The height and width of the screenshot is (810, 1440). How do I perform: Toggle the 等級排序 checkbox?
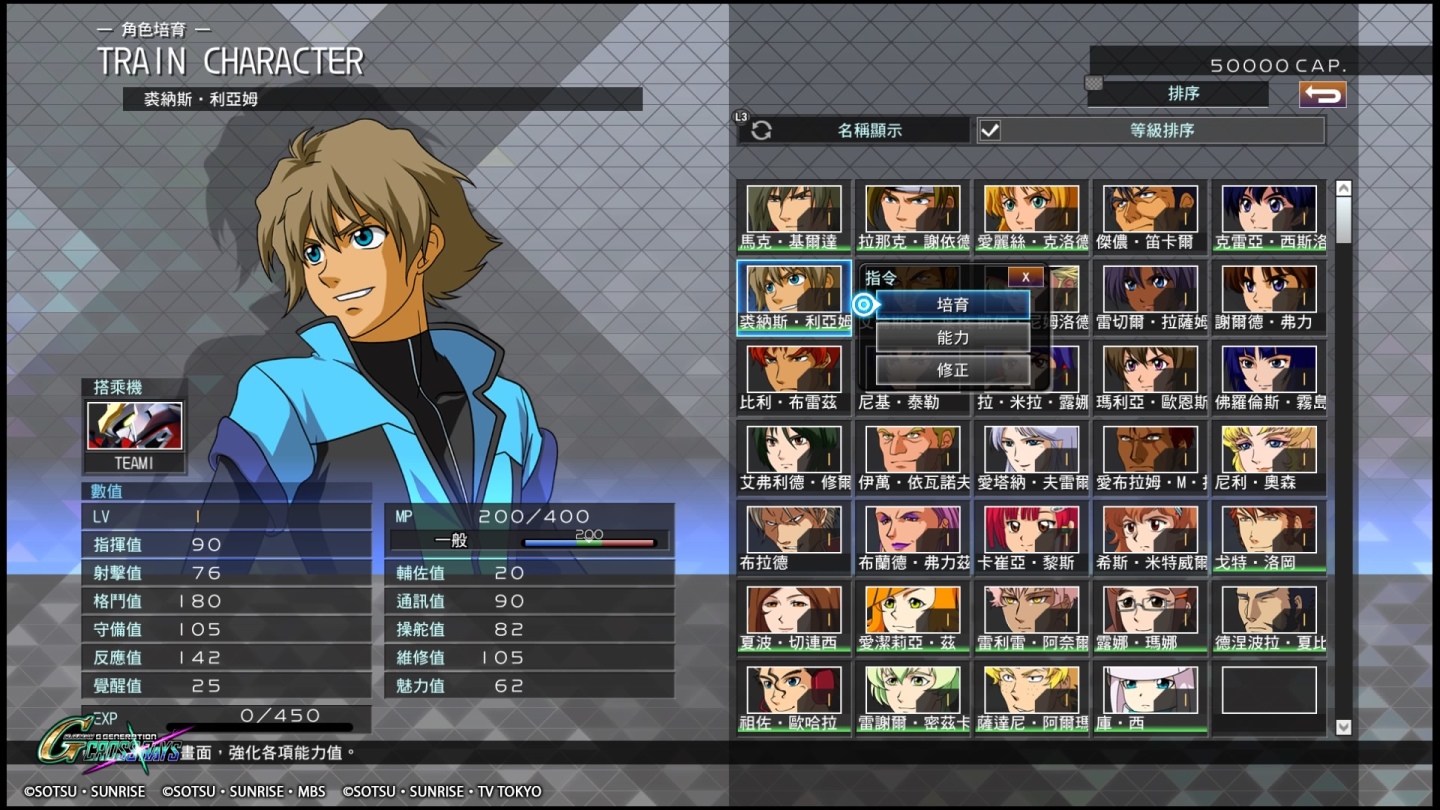(990, 130)
